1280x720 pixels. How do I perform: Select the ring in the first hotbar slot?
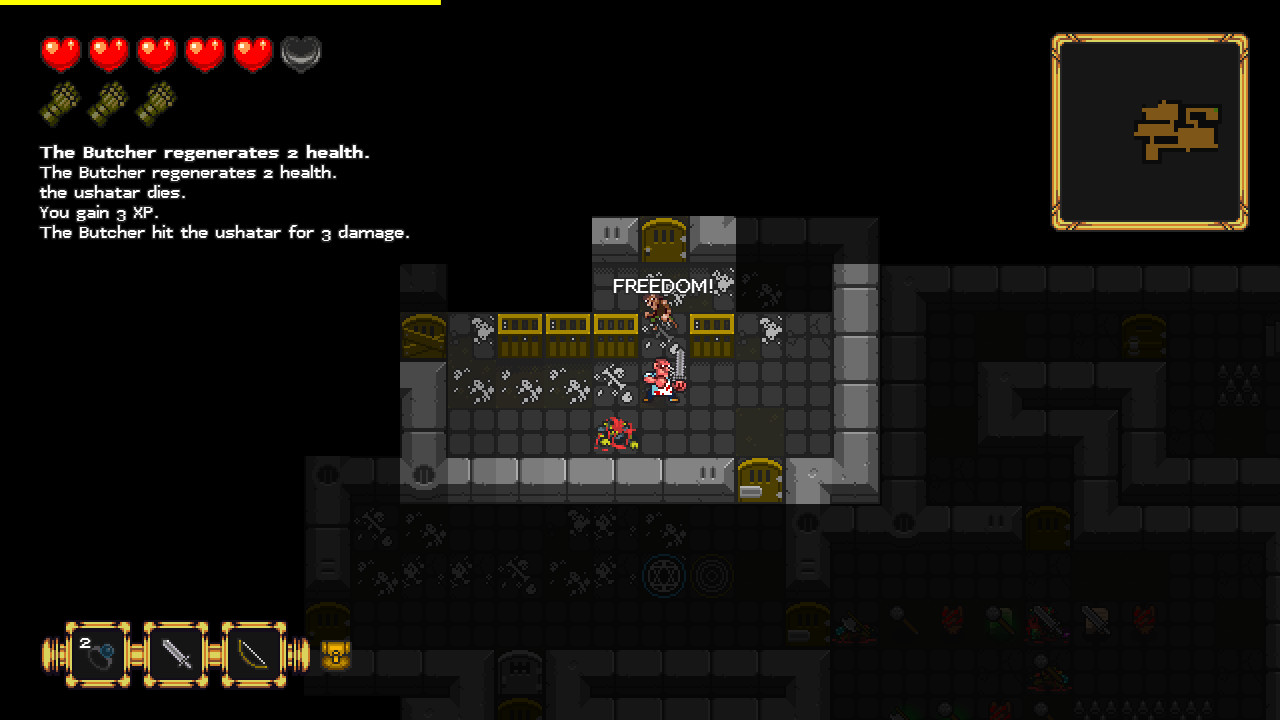(95, 650)
